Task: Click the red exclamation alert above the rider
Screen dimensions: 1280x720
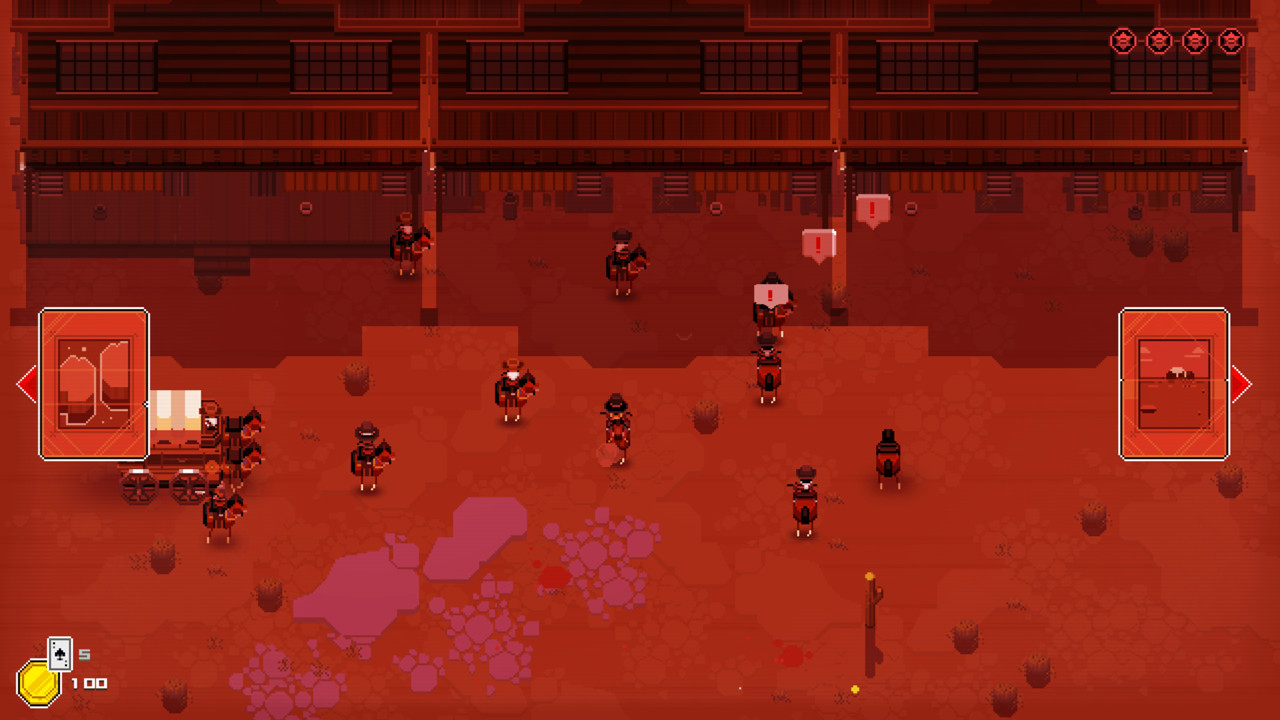Action: (768, 294)
